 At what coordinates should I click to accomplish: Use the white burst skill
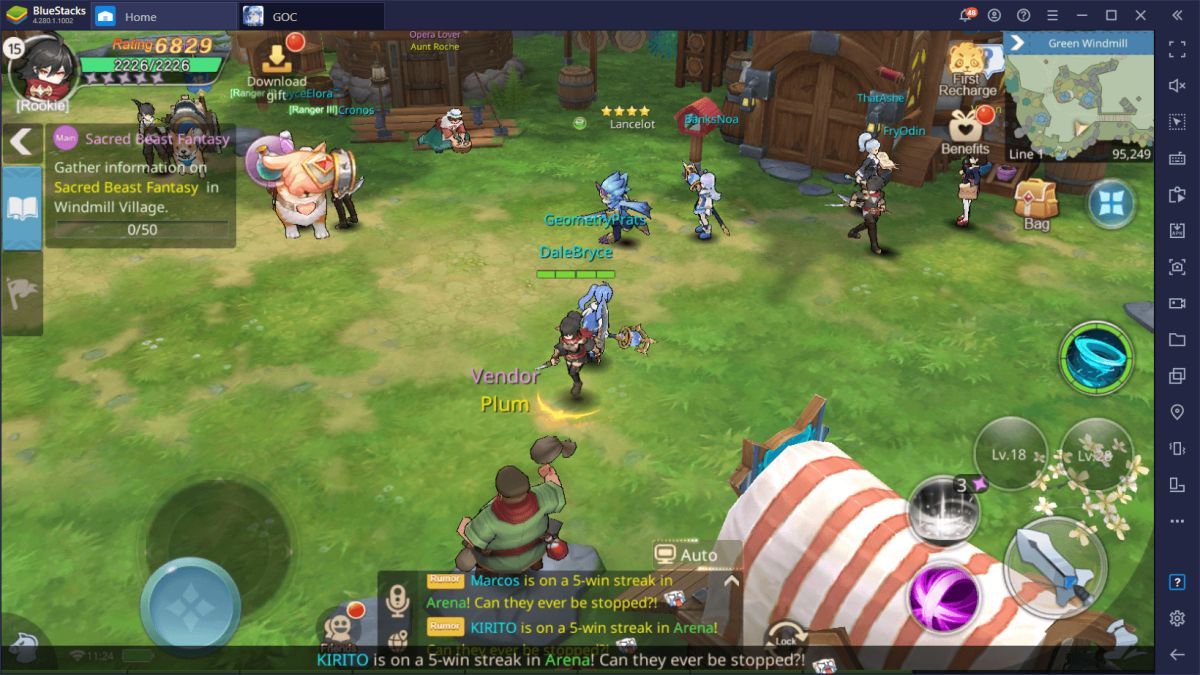pos(941,510)
